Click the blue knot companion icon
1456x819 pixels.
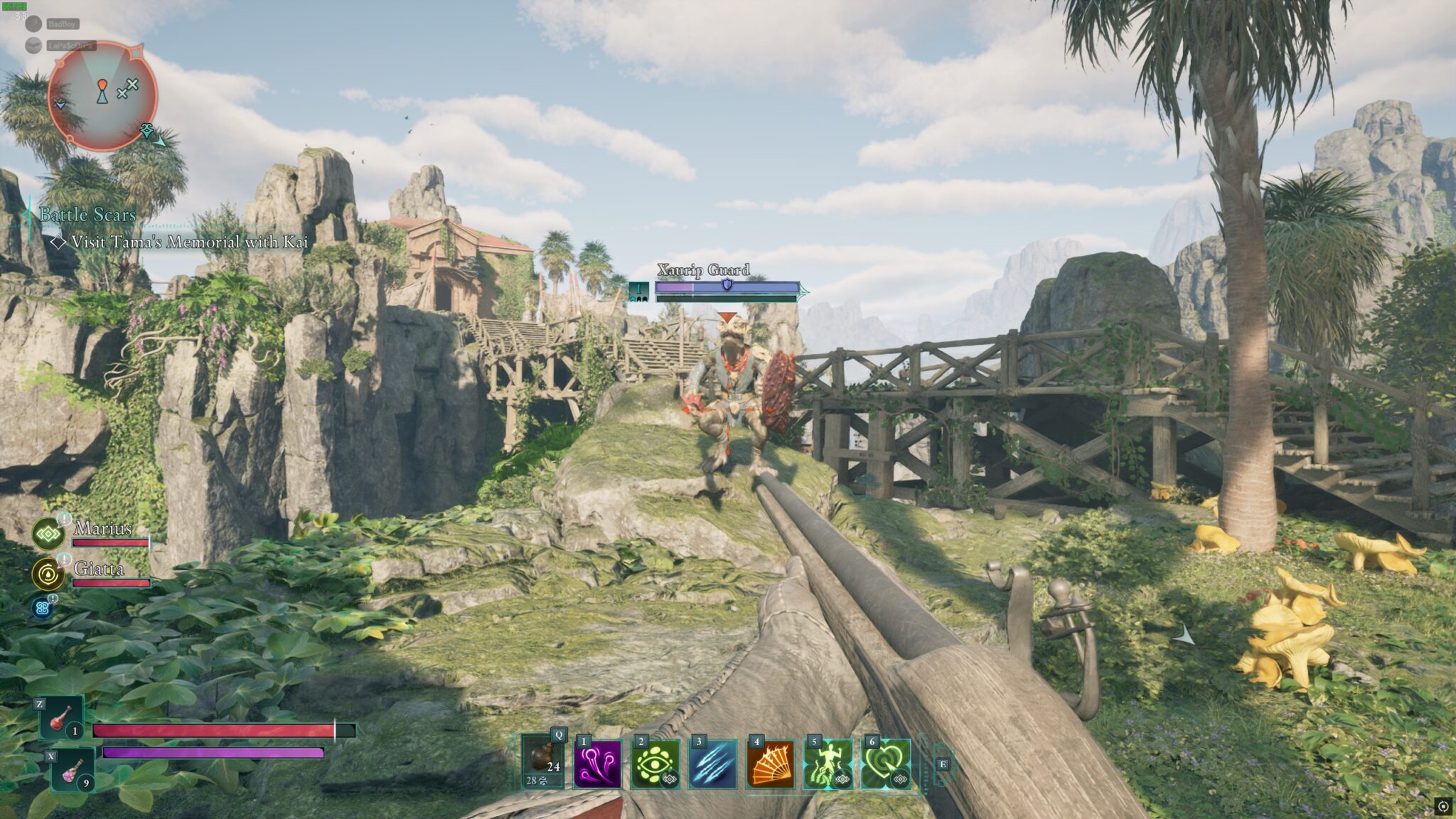(x=42, y=608)
